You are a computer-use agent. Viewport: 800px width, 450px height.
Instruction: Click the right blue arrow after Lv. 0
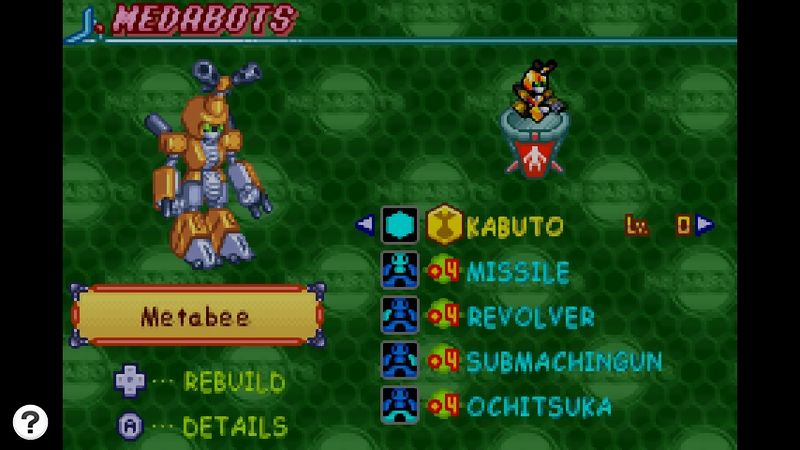pos(705,225)
